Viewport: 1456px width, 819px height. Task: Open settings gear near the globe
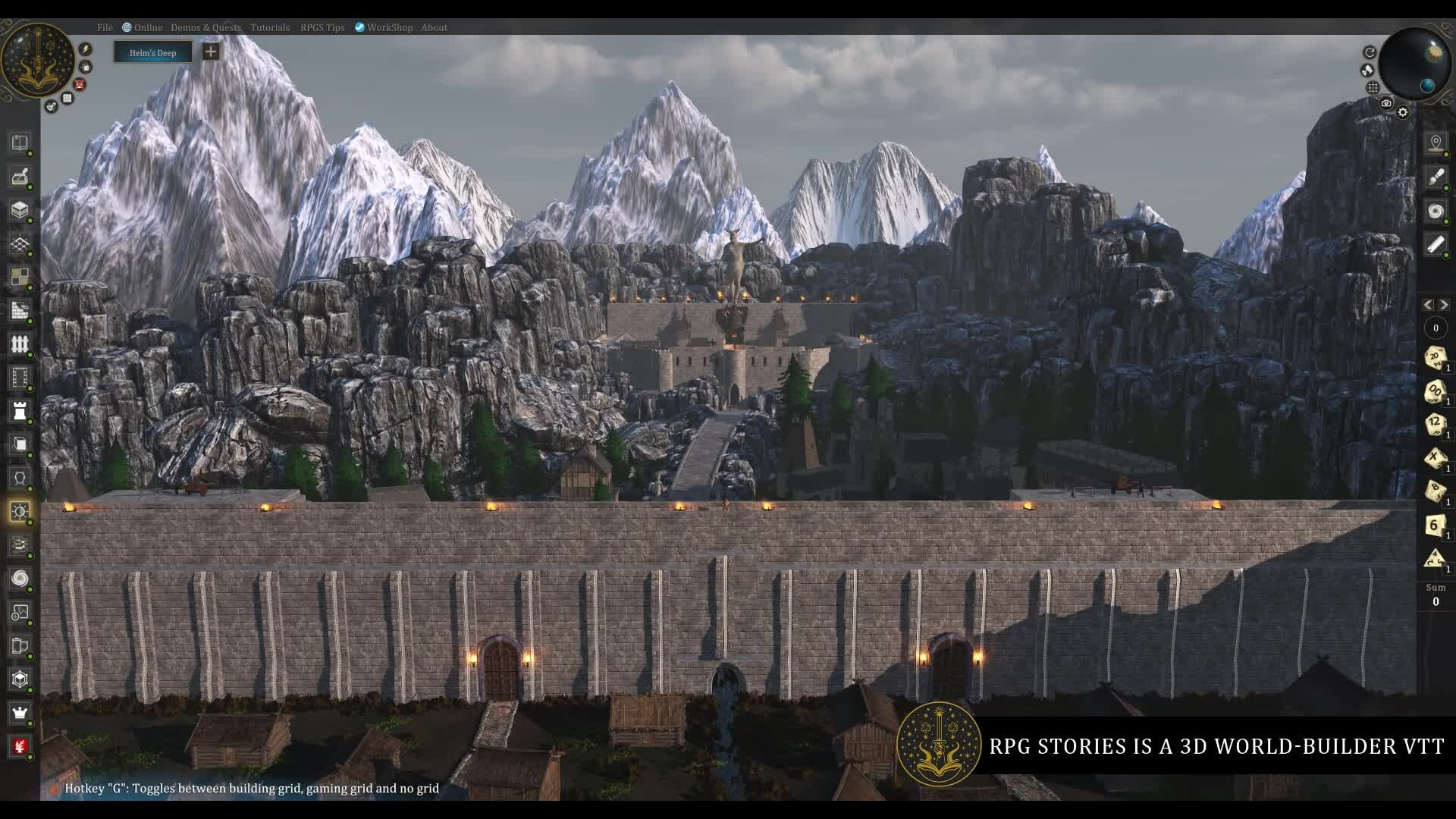[x=1403, y=112]
